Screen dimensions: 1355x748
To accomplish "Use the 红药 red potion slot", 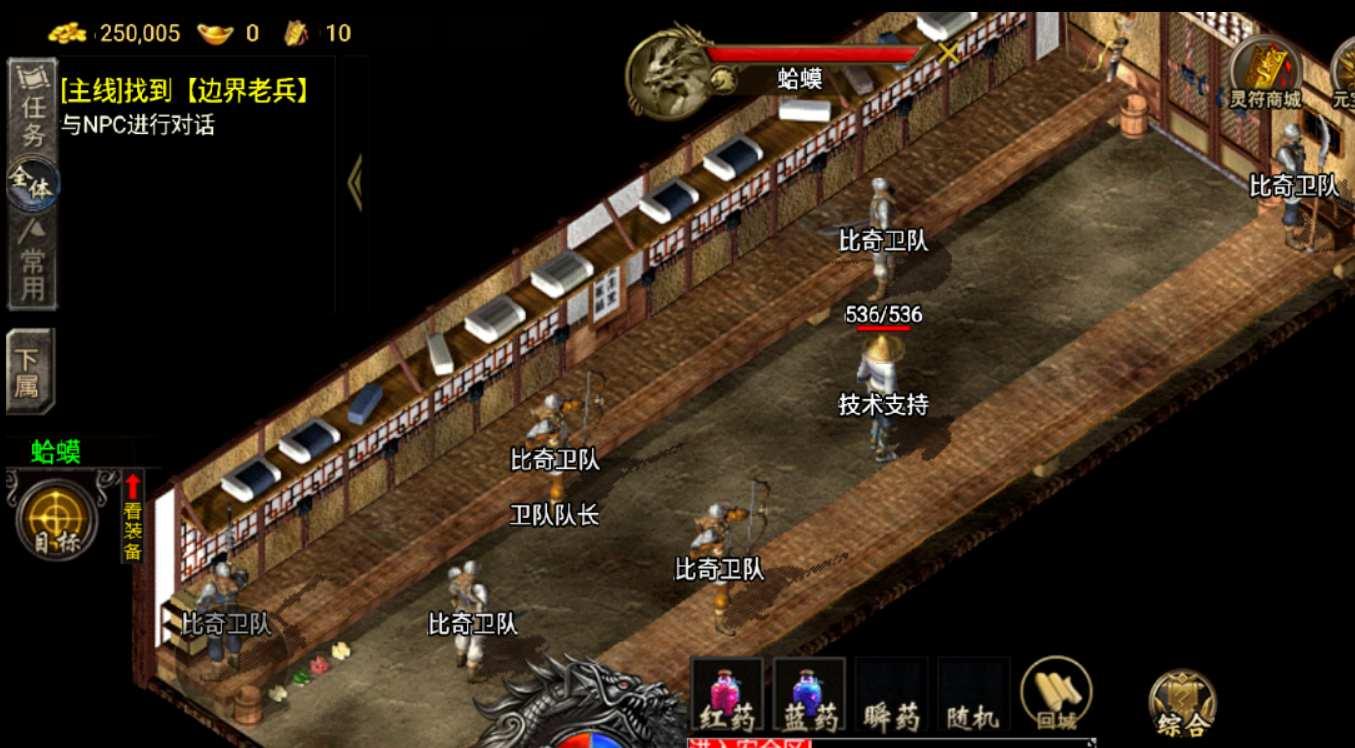I will 726,694.
